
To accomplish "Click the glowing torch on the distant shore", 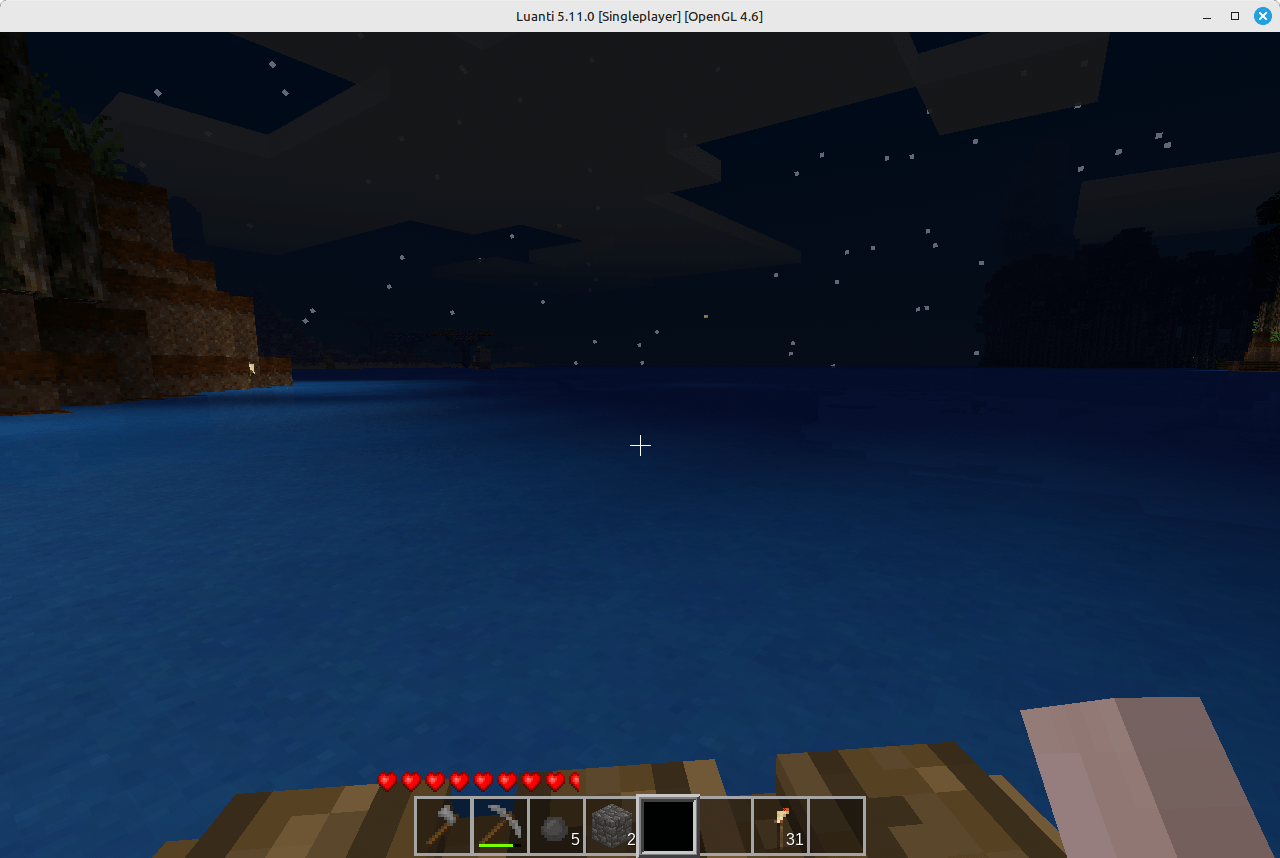I will coord(251,368).
